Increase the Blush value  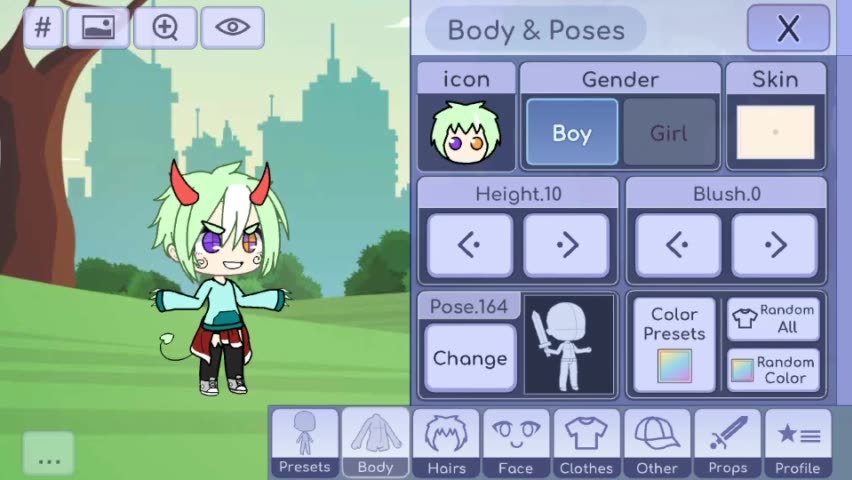(x=774, y=245)
